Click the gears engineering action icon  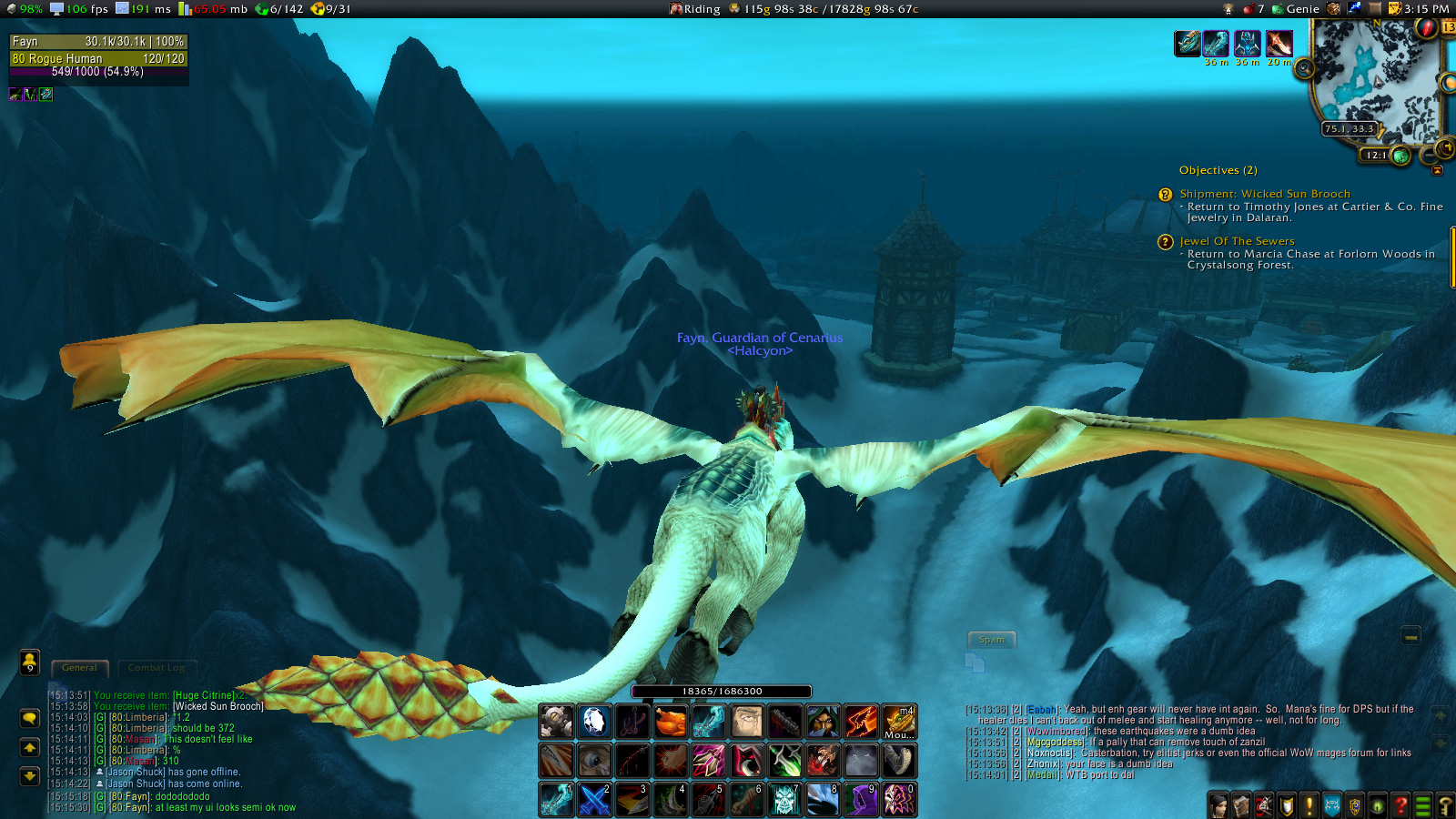pyautogui.click(x=556, y=722)
